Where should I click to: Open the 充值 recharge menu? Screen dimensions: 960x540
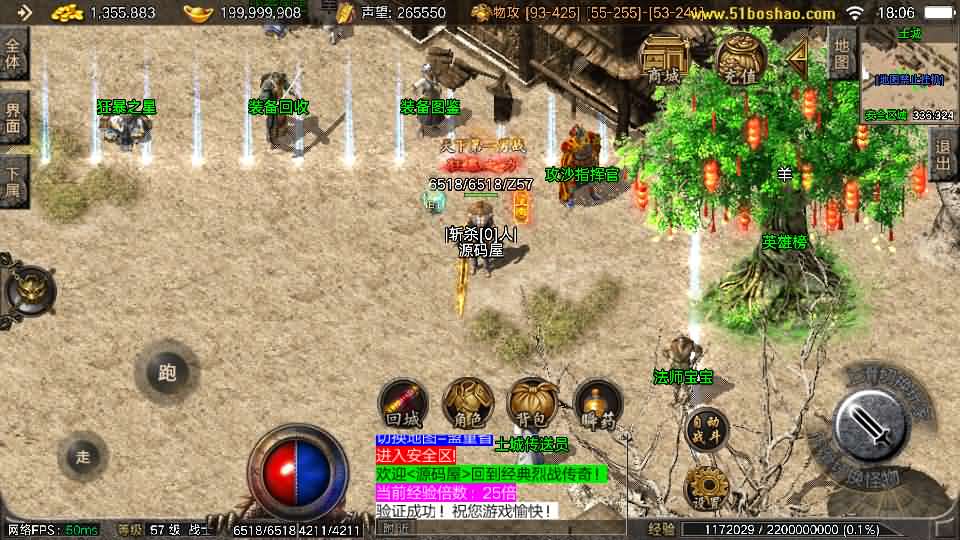pyautogui.click(x=739, y=58)
